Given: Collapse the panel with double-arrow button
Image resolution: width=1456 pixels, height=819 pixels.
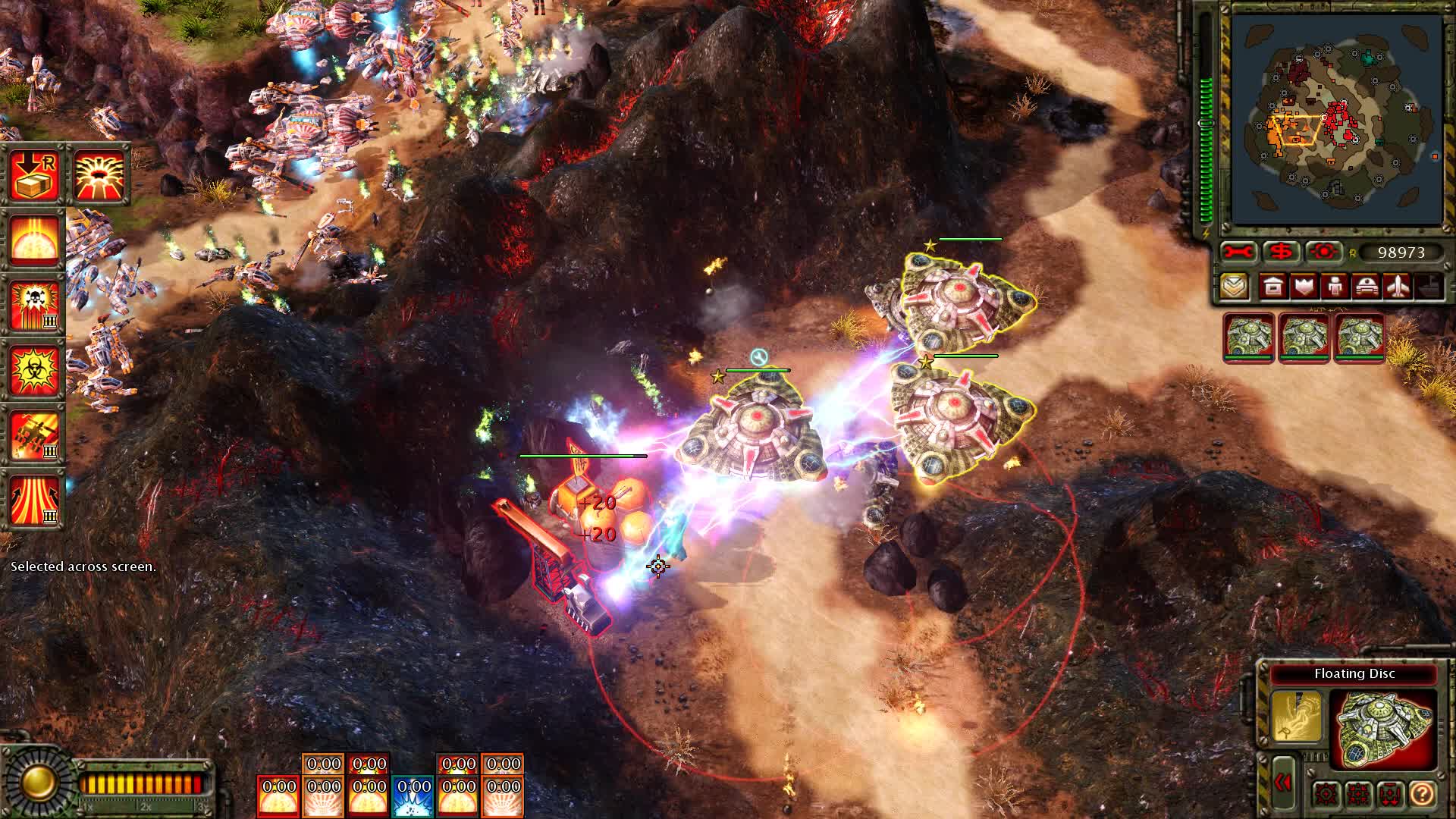Looking at the screenshot, I should point(1283,783).
